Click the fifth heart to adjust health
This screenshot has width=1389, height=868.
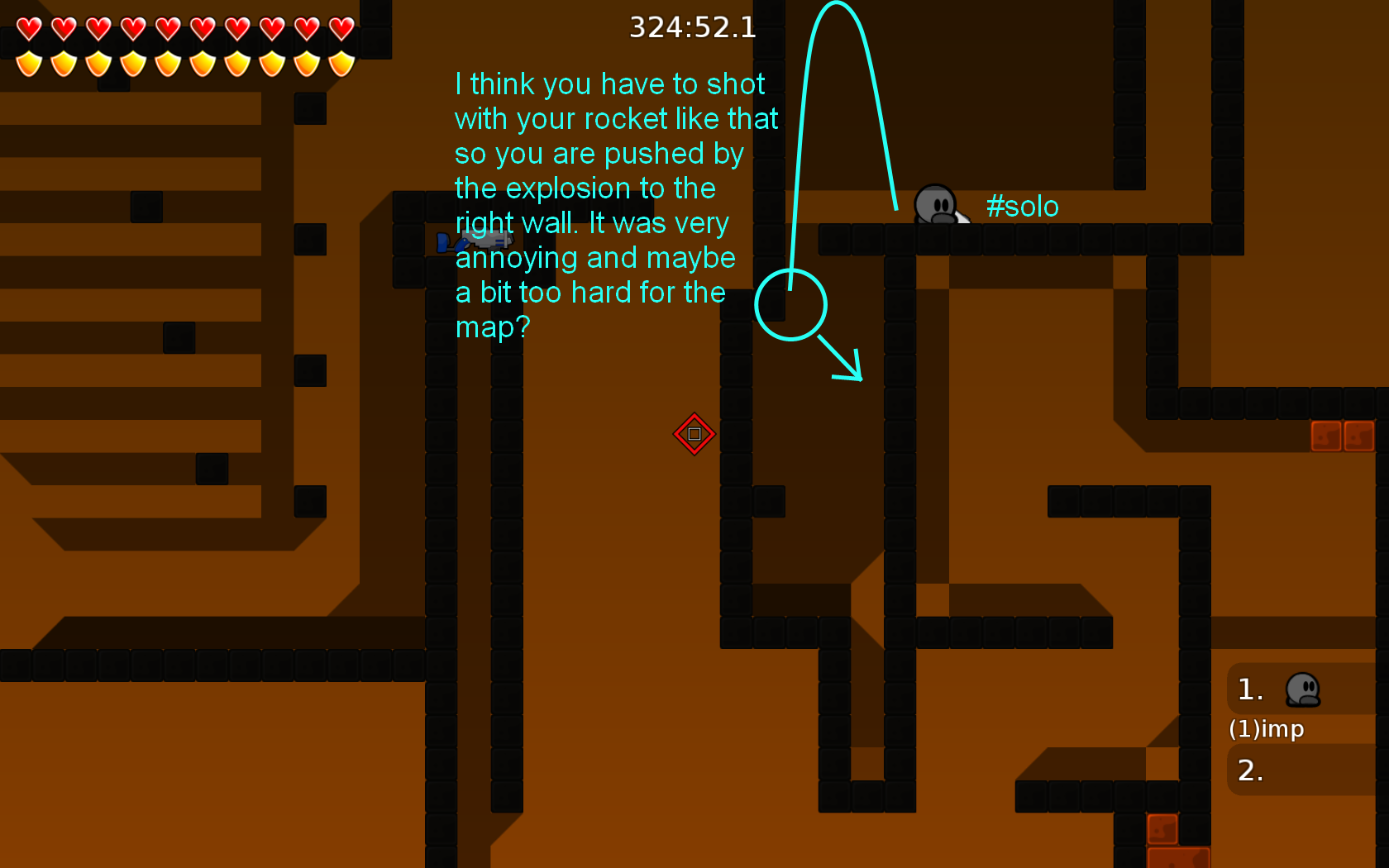coord(166,29)
